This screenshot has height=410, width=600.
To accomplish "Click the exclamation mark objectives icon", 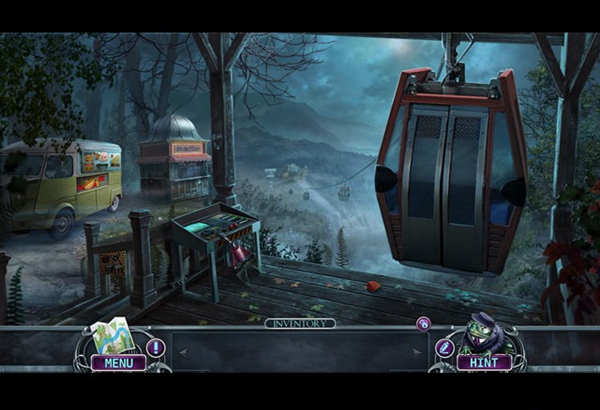I will click(155, 347).
